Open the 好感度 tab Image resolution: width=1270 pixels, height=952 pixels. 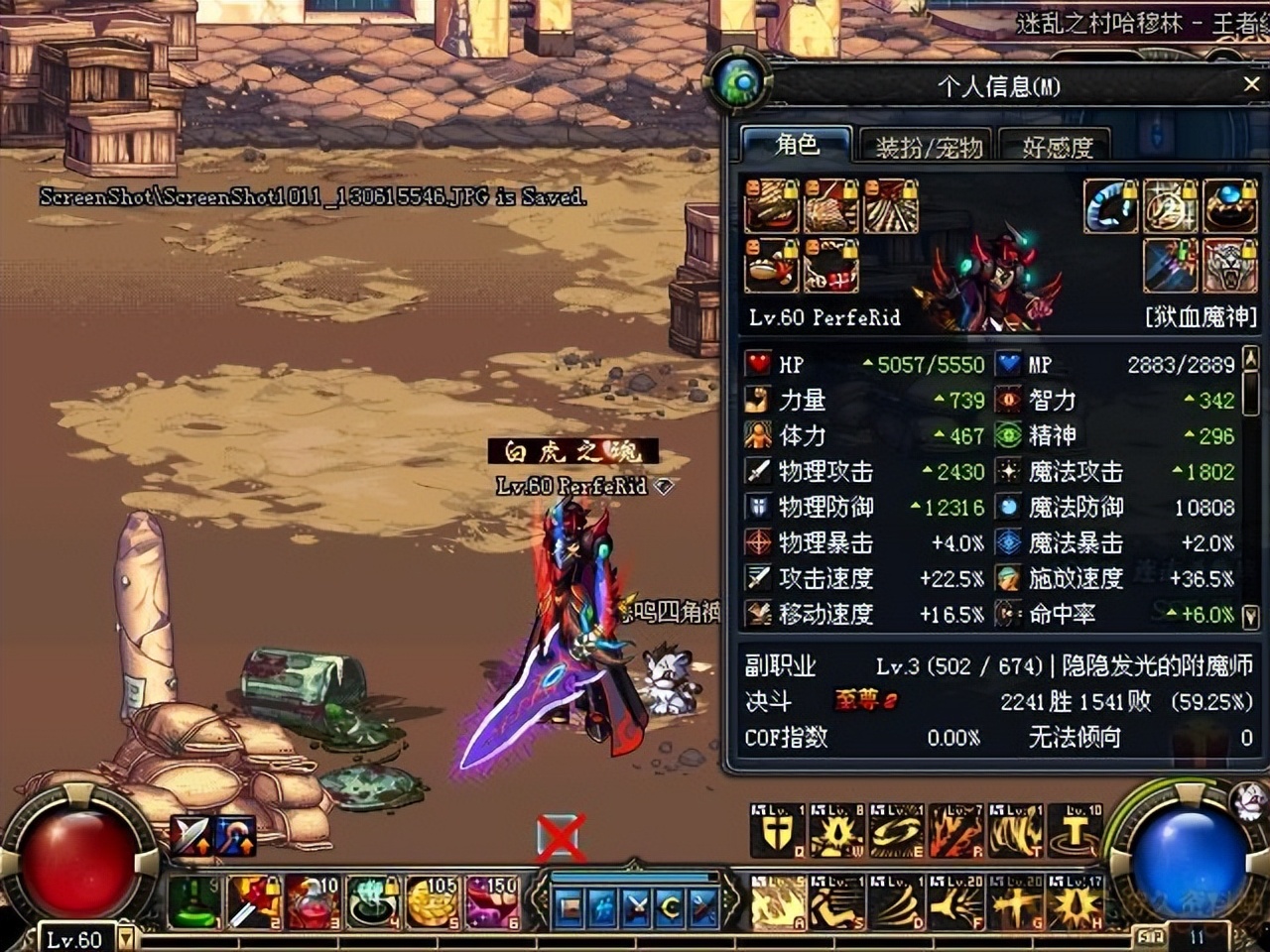point(1058,147)
